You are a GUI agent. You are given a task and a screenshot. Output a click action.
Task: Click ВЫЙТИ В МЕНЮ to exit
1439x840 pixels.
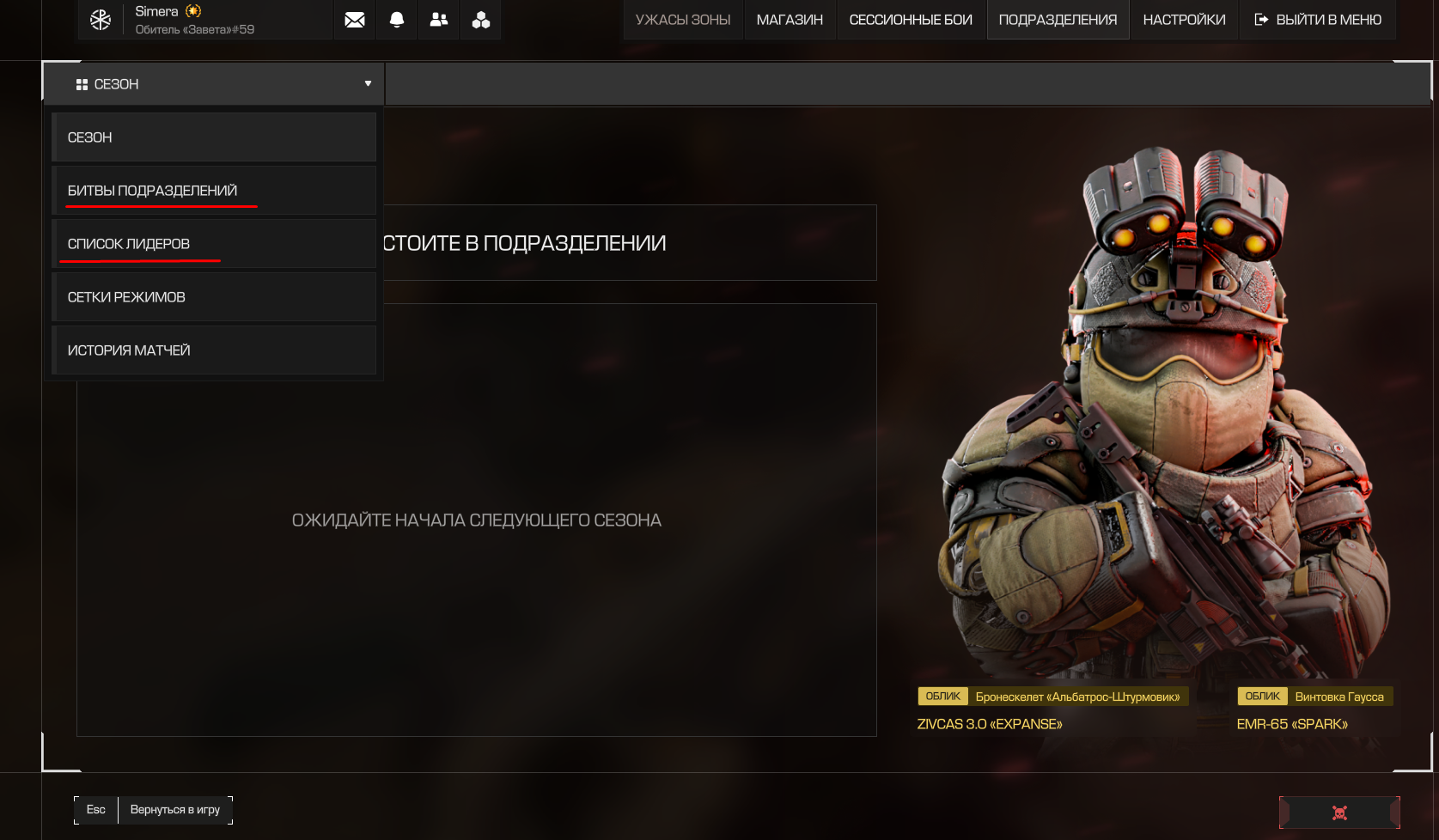click(x=1318, y=20)
